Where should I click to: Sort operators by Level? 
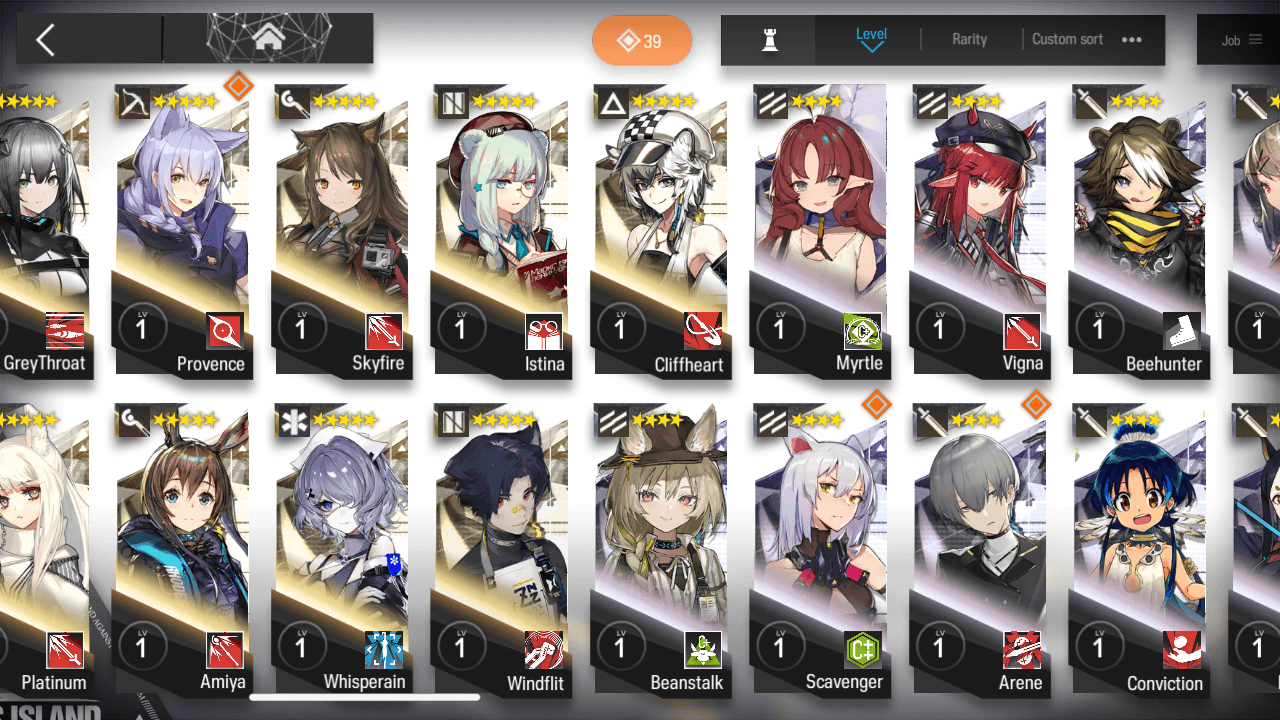click(x=871, y=40)
